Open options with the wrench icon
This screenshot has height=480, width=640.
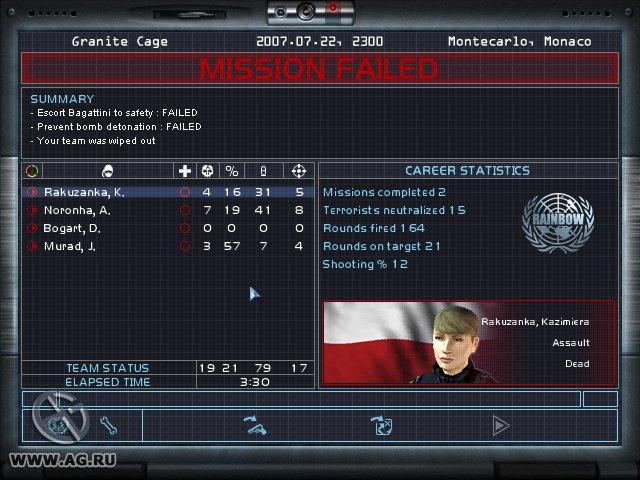109,427
